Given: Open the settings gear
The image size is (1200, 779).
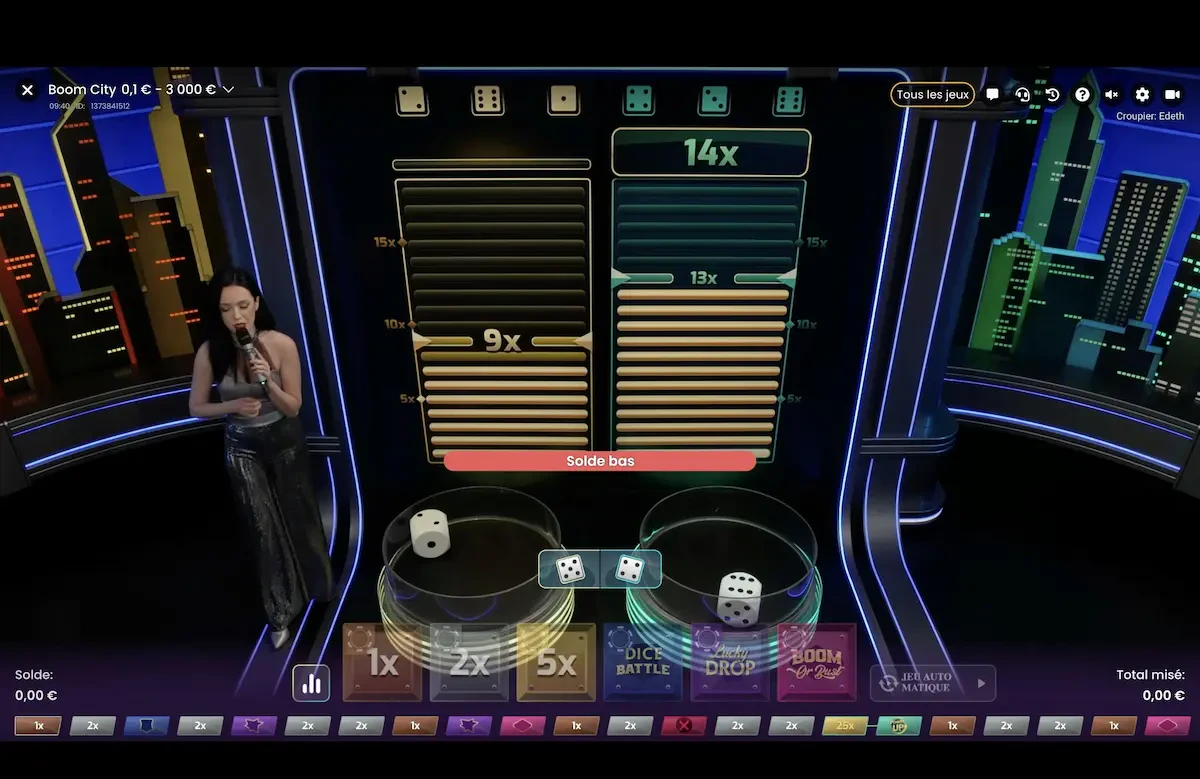Looking at the screenshot, I should pyautogui.click(x=1142, y=94).
